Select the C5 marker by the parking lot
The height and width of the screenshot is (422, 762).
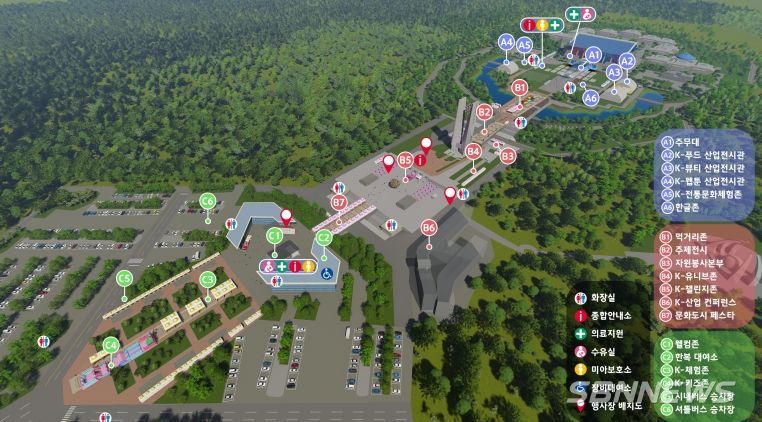(x=125, y=278)
